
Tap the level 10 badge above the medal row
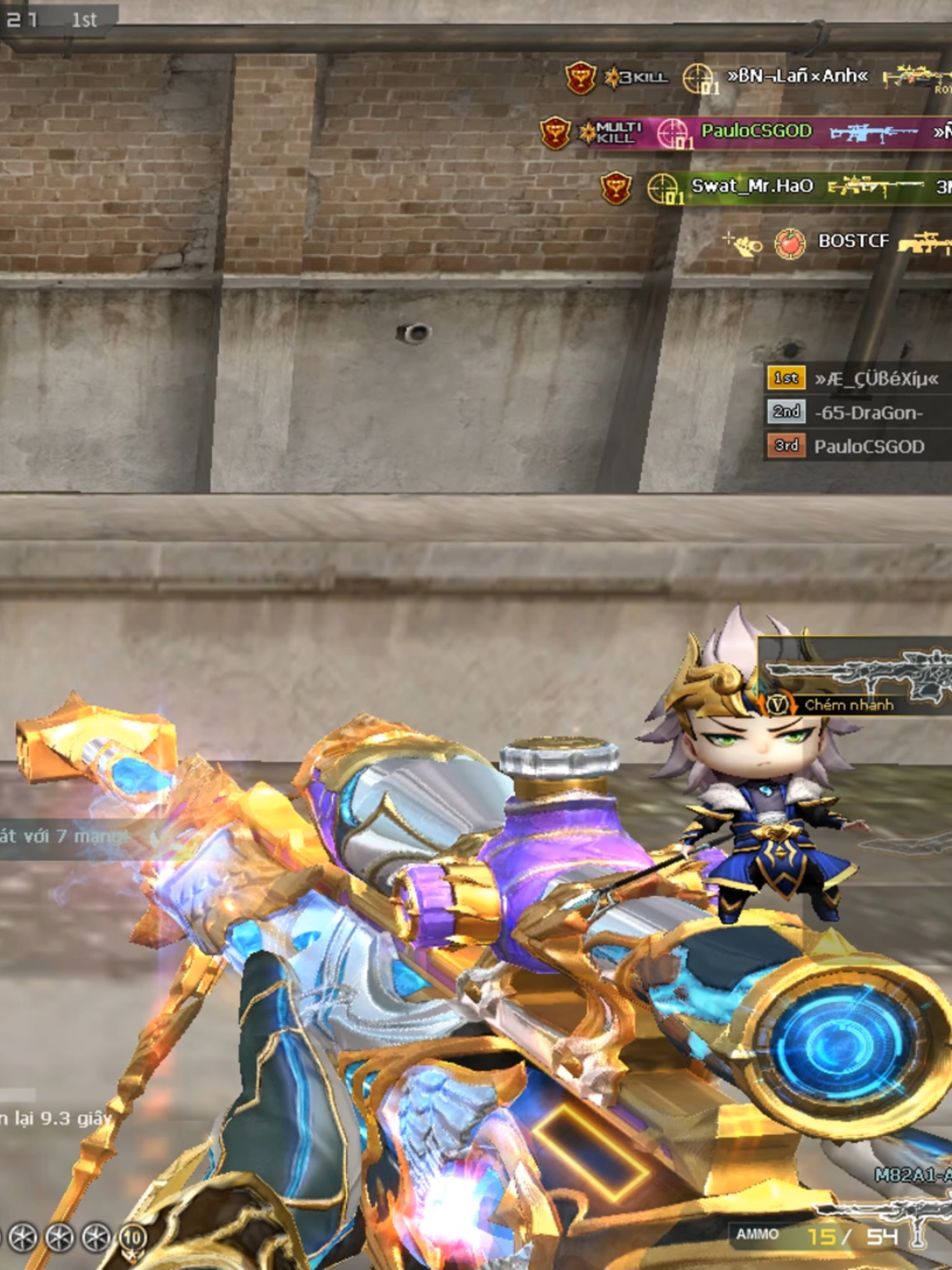coord(133,1234)
